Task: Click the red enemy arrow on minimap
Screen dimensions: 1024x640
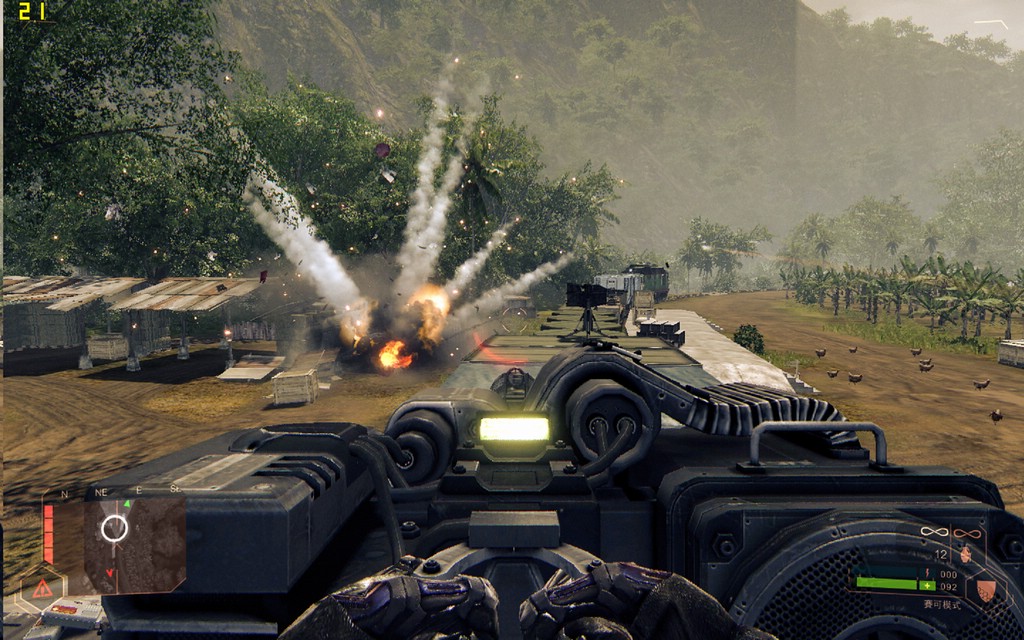Action: [x=111, y=573]
